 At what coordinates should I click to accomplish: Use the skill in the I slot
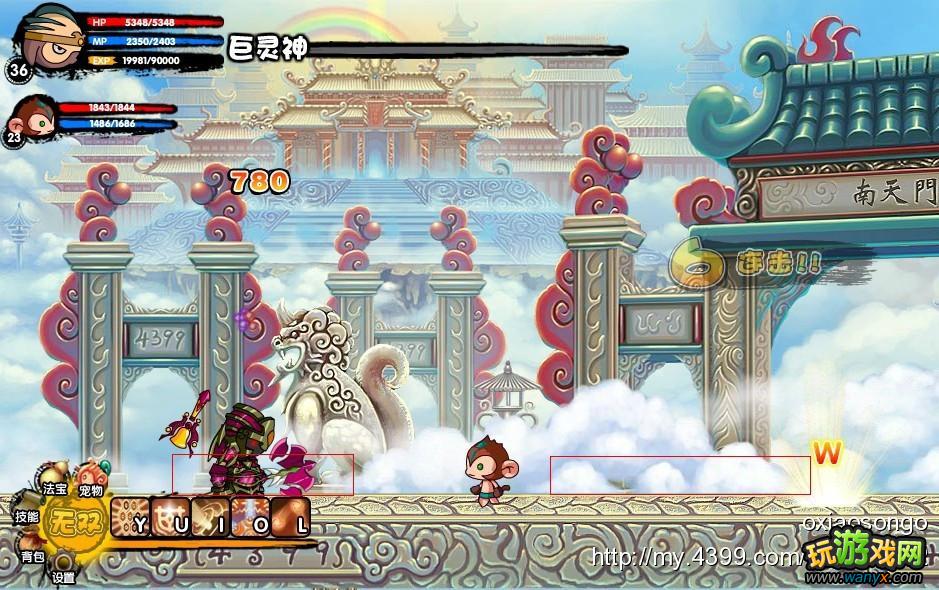pos(212,519)
